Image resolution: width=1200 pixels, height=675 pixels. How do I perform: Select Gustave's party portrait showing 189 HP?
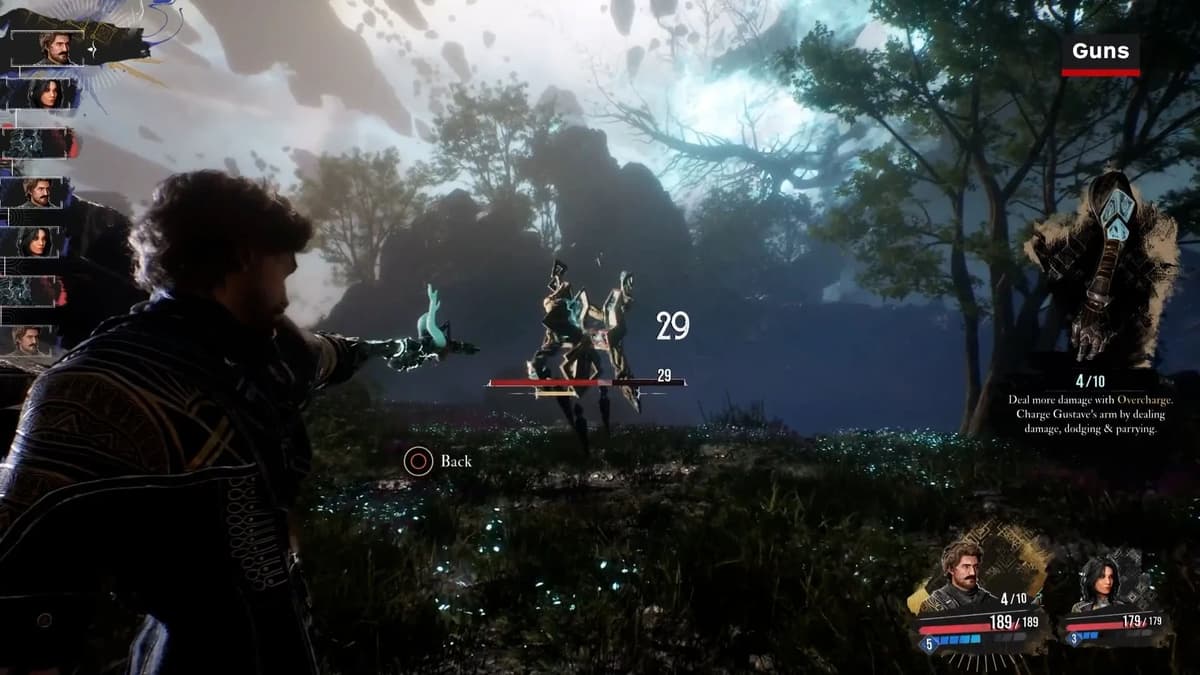962,575
